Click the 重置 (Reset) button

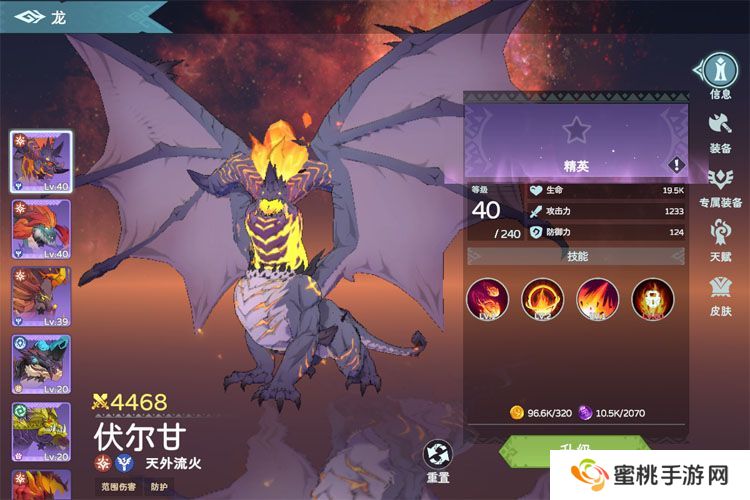pos(438,460)
